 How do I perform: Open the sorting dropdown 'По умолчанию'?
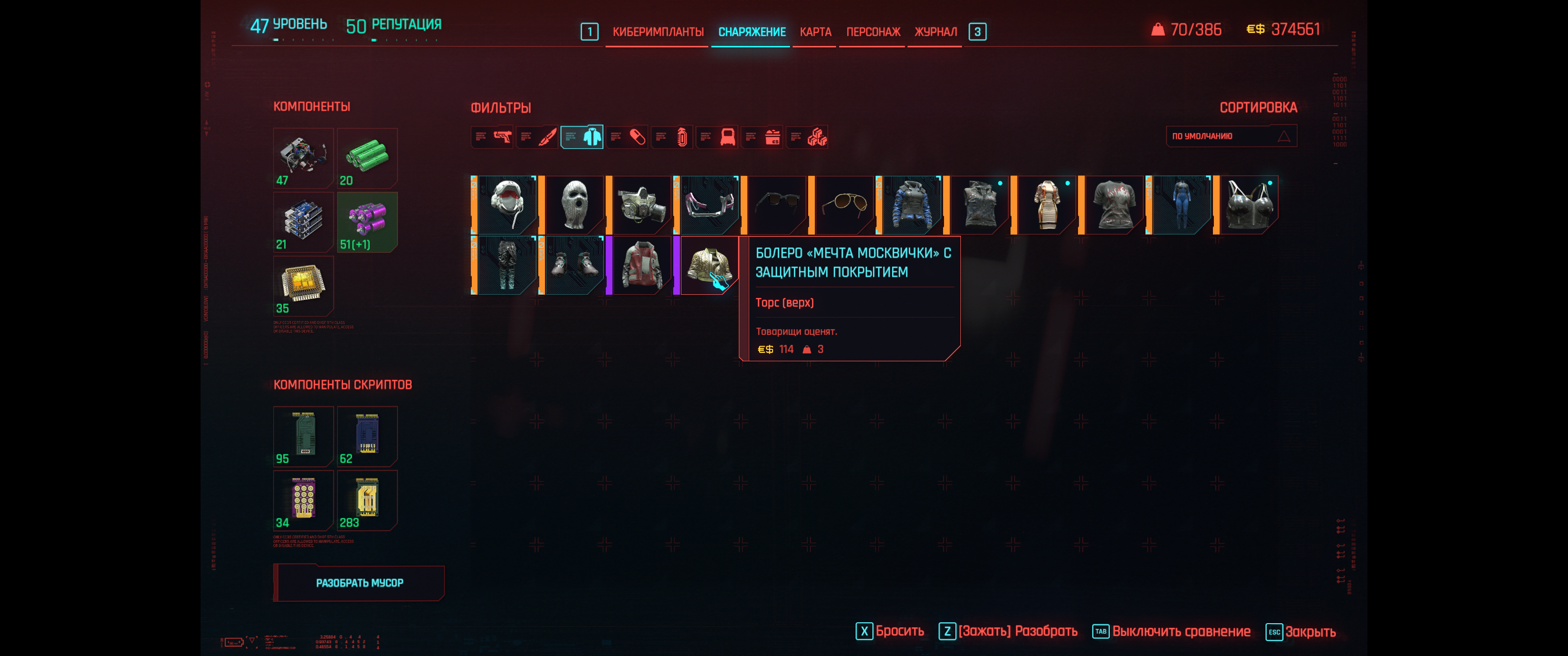(x=1231, y=136)
